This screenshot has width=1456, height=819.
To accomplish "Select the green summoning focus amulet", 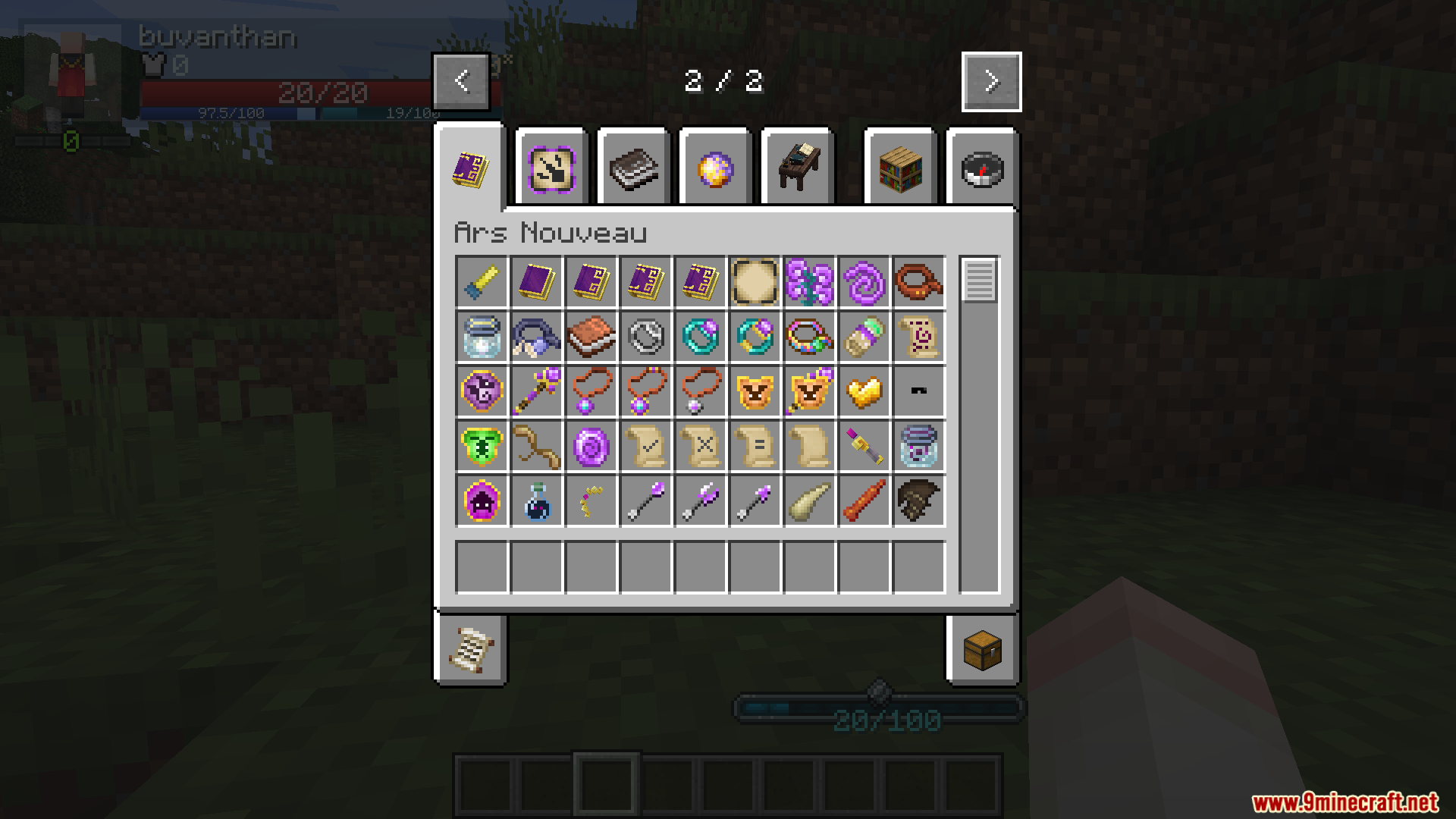I will (482, 446).
